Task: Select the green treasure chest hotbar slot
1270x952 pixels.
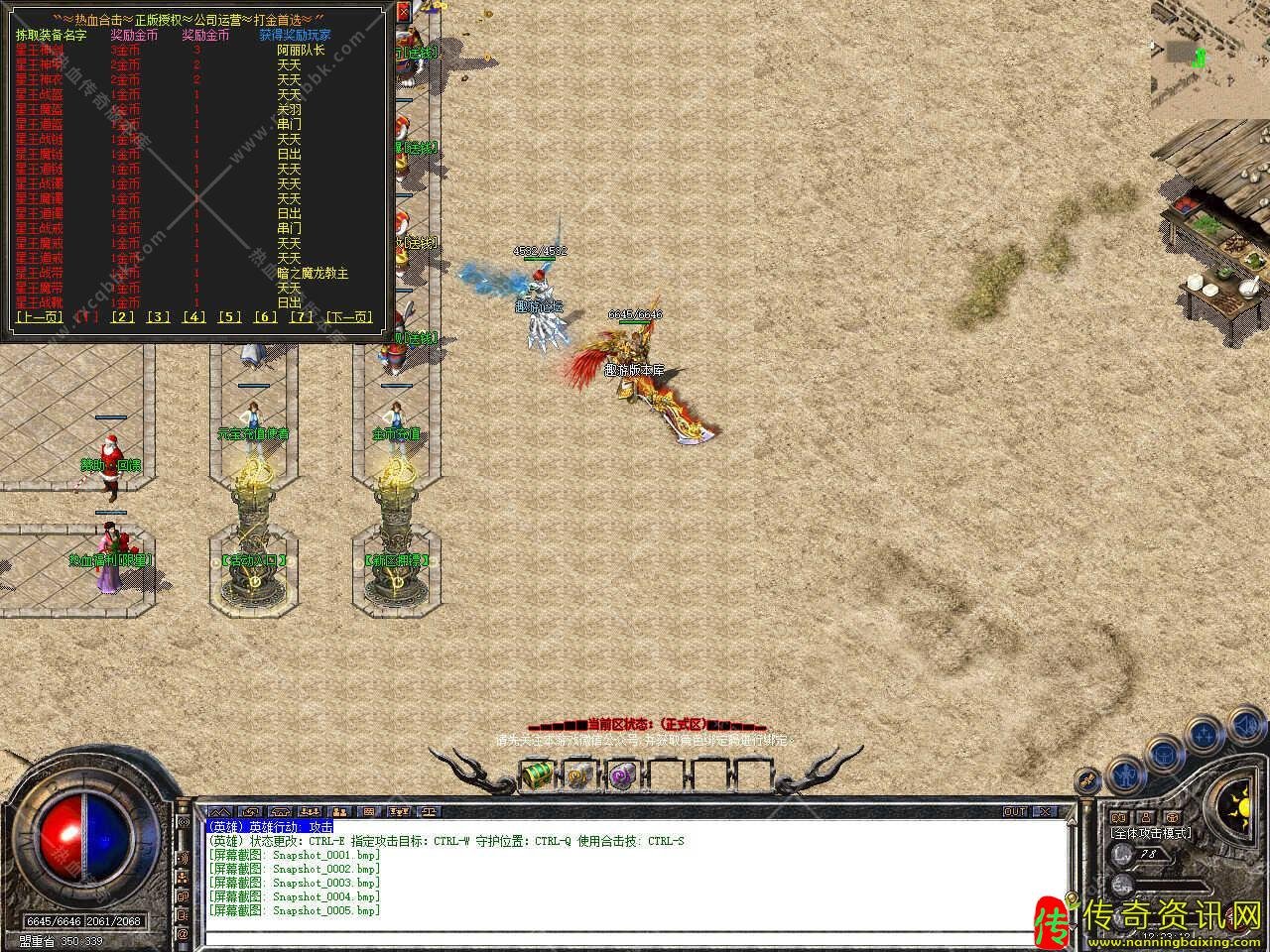Action: pyautogui.click(x=537, y=773)
